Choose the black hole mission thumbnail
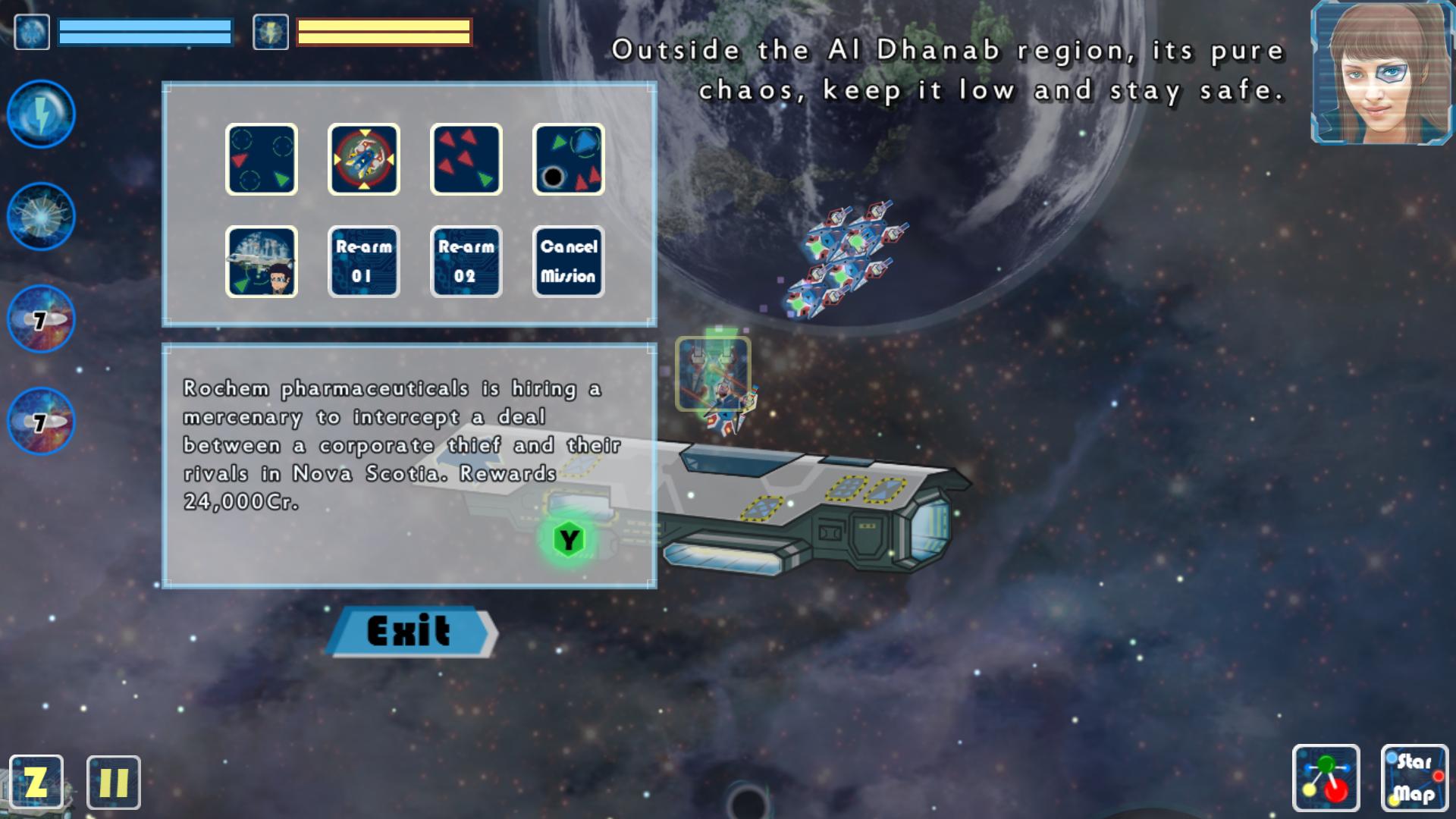The image size is (1456, 819). 568,158
